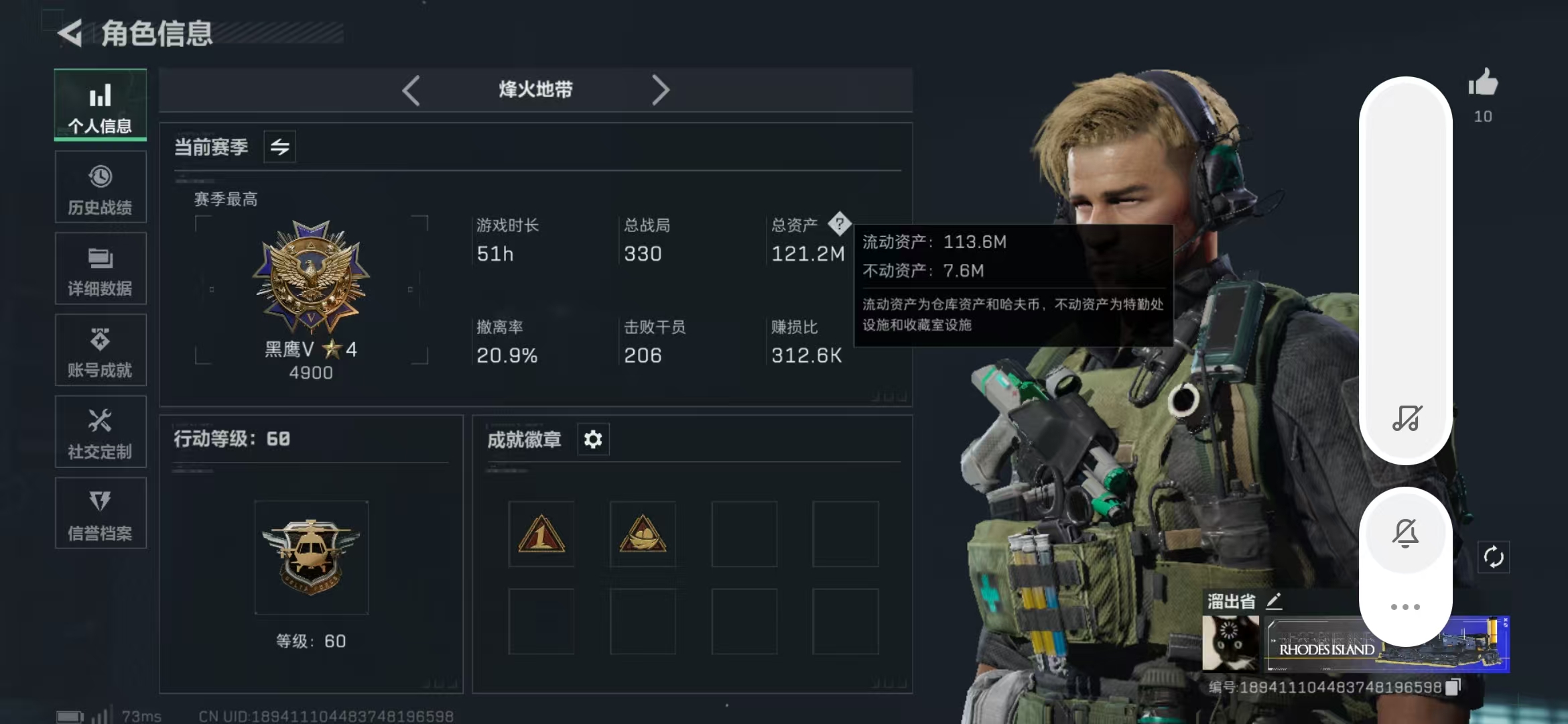
Task: Open the 账号成就 tab
Action: (100, 349)
